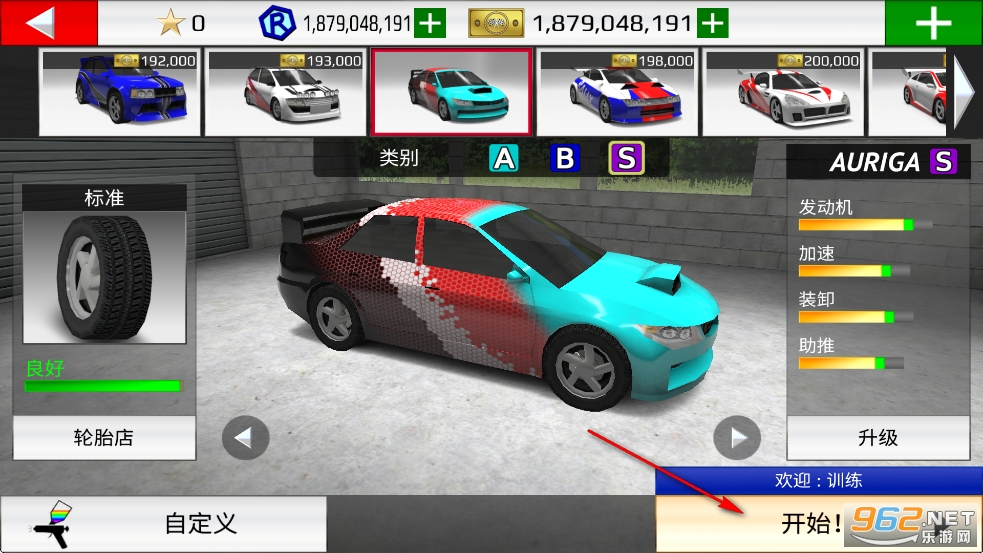The image size is (983, 553).
Task: Filter cars by class B
Action: click(565, 158)
